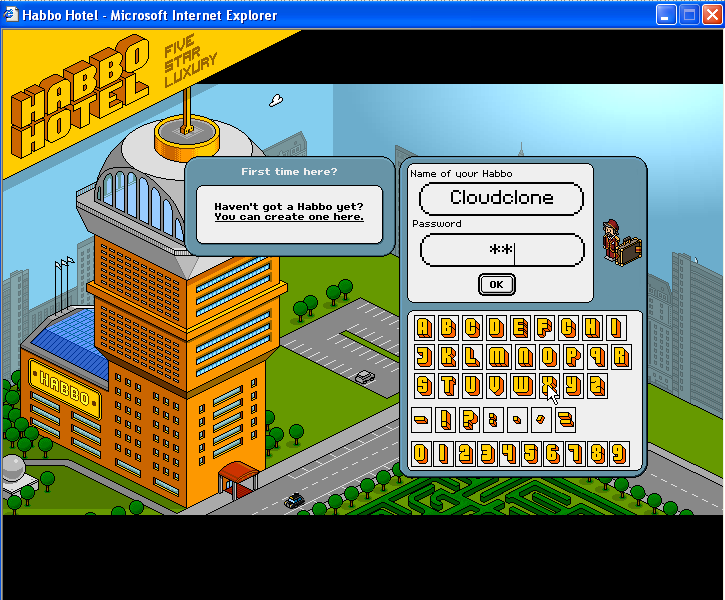Choose the number 9 block key
The image size is (725, 600).
[620, 455]
